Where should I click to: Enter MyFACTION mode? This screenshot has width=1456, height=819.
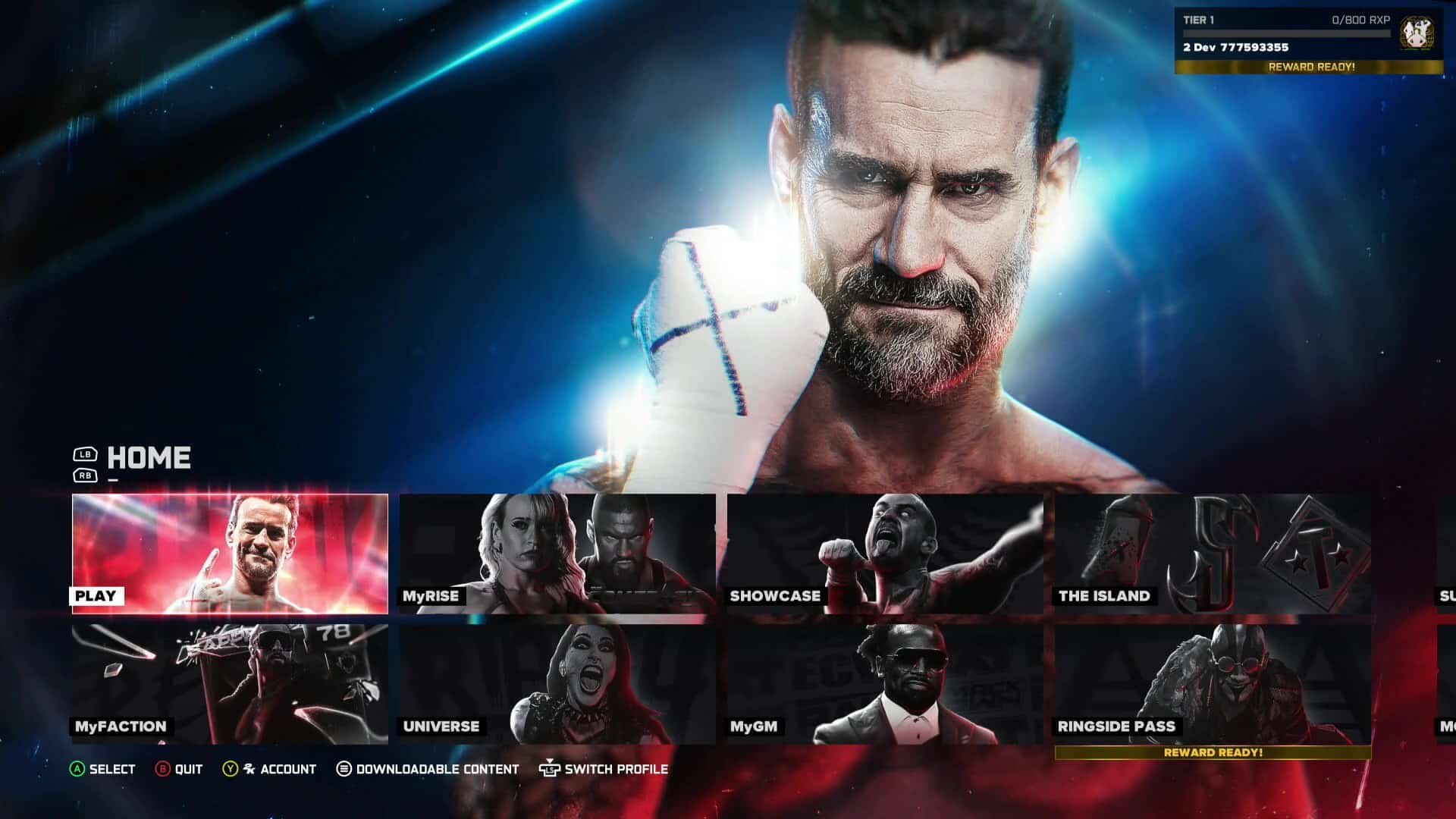tap(227, 682)
